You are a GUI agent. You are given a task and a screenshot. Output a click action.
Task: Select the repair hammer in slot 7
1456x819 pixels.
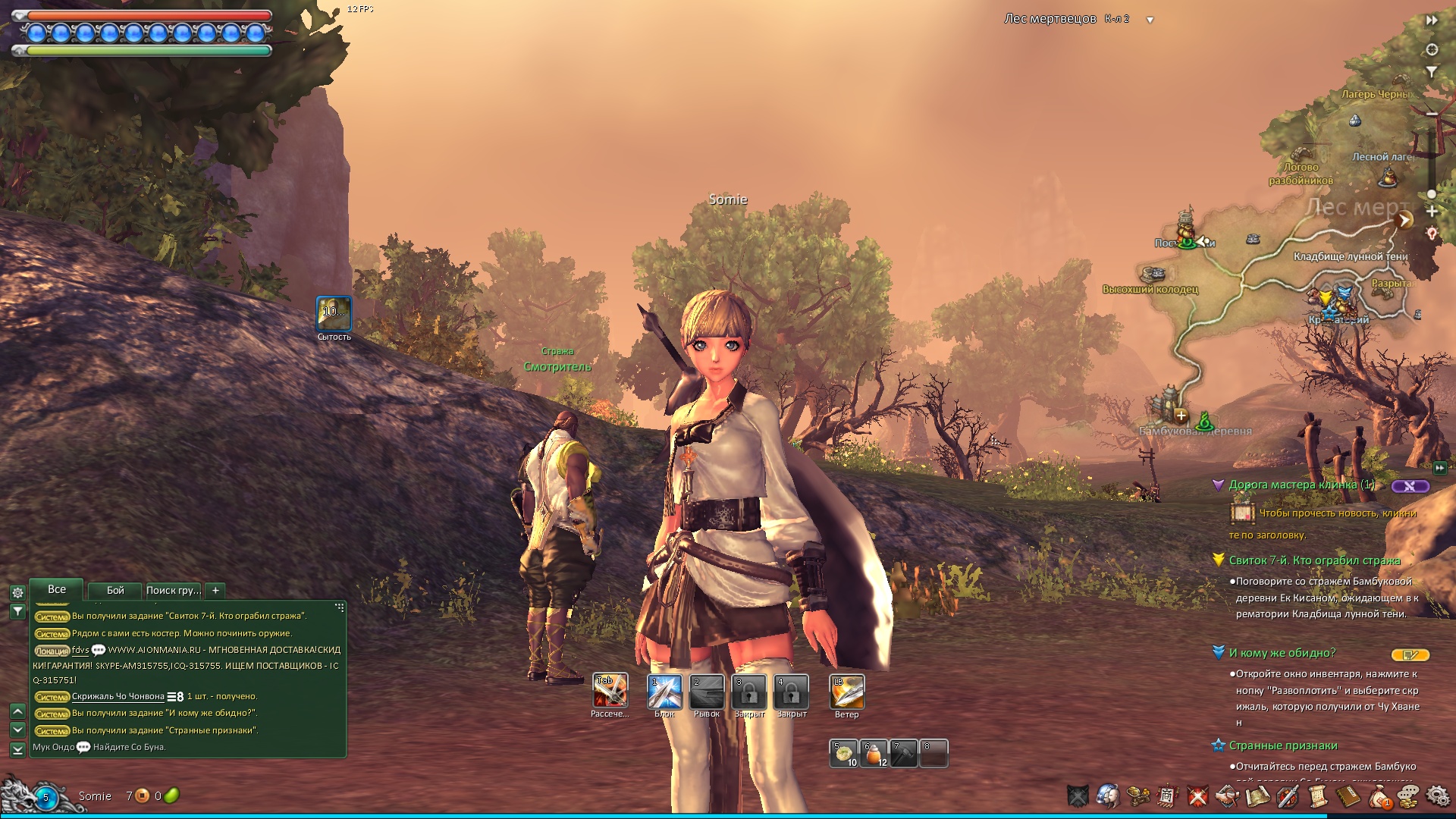pyautogui.click(x=903, y=754)
